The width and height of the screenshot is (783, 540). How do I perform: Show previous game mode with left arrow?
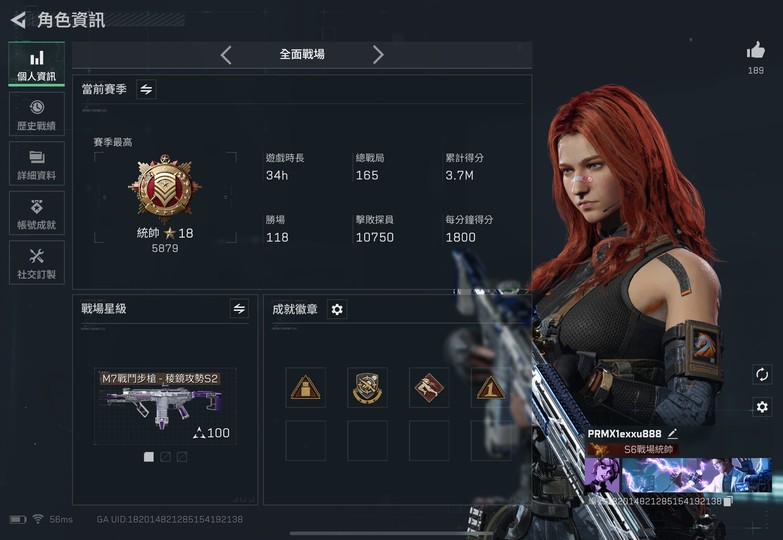(x=226, y=55)
